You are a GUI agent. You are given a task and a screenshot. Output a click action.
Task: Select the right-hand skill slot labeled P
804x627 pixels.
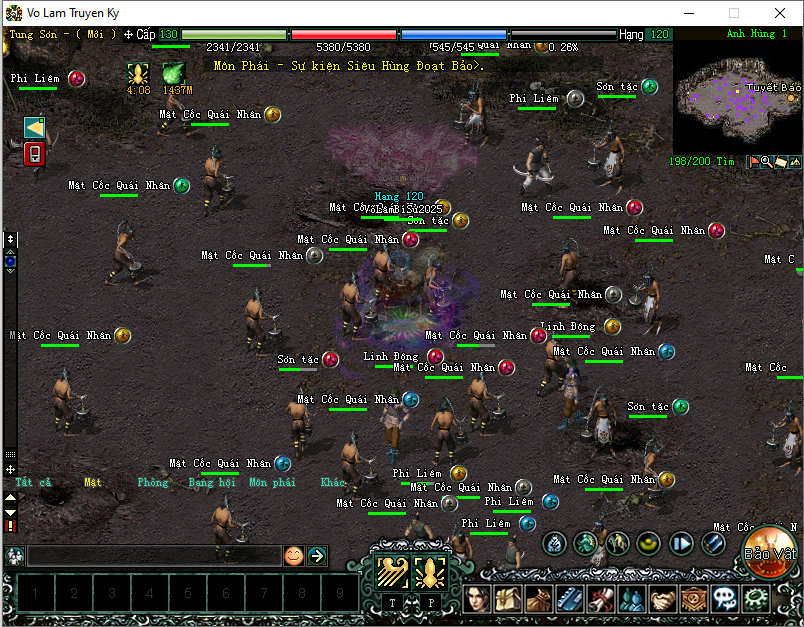click(x=431, y=573)
